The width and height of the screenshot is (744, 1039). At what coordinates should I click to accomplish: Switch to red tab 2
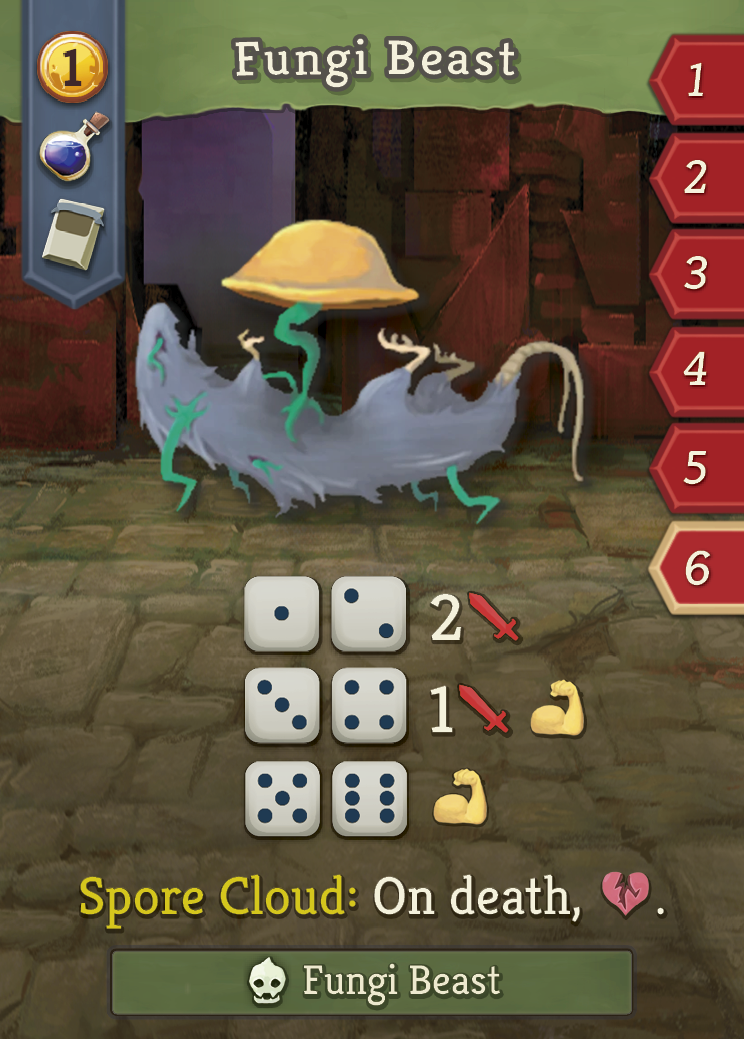pyautogui.click(x=698, y=177)
